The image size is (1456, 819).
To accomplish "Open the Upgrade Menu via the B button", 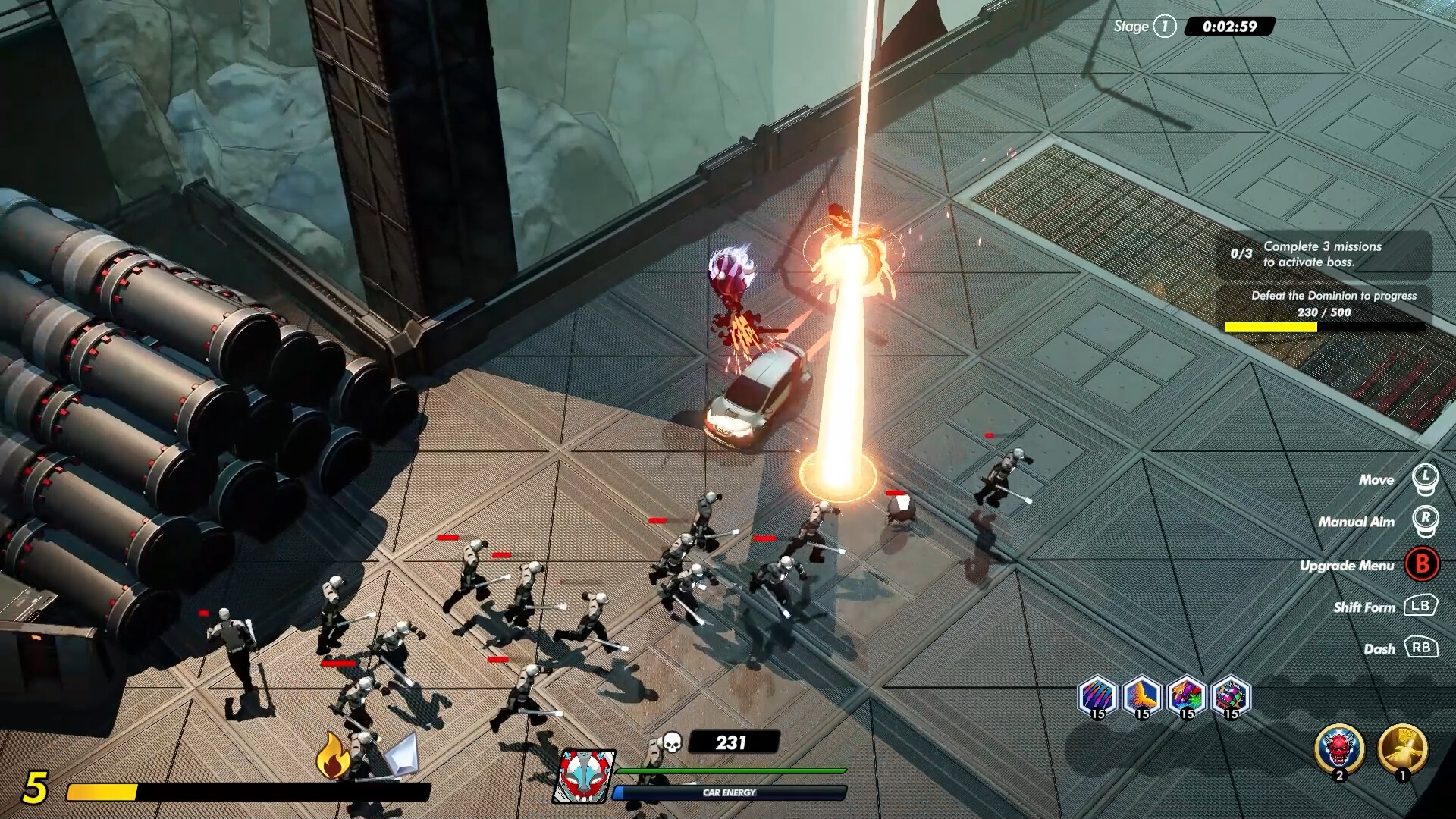I will 1421,565.
